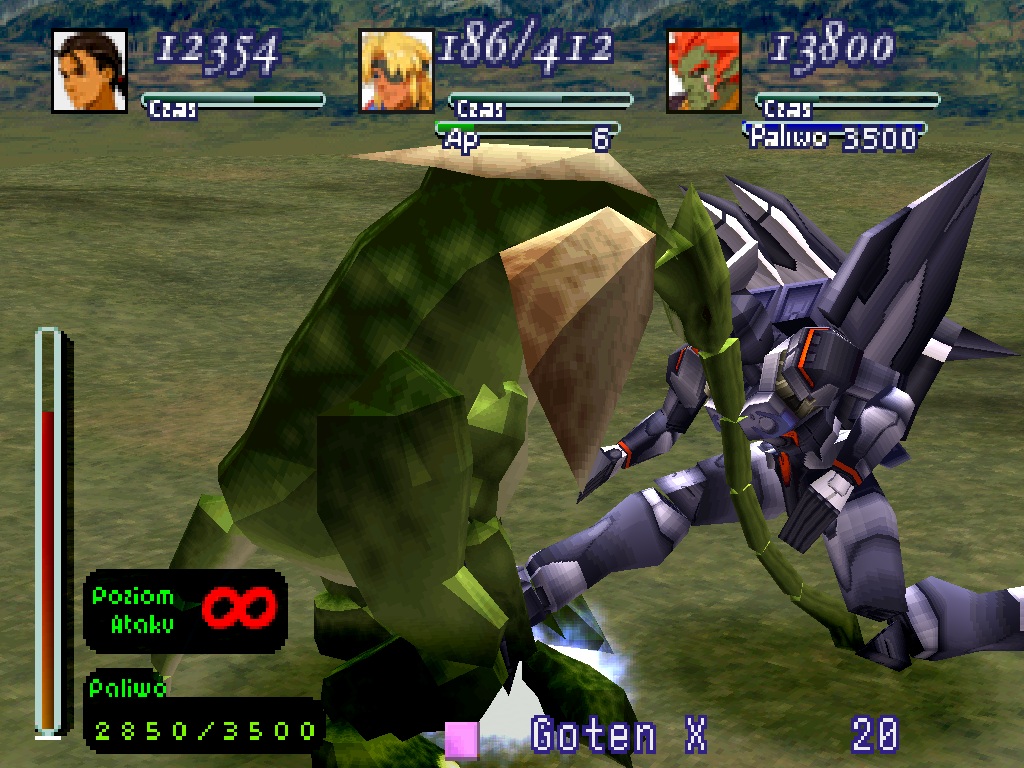This screenshot has width=1024, height=768.
Task: Choose the blonde character portrait
Action: click(x=397, y=71)
